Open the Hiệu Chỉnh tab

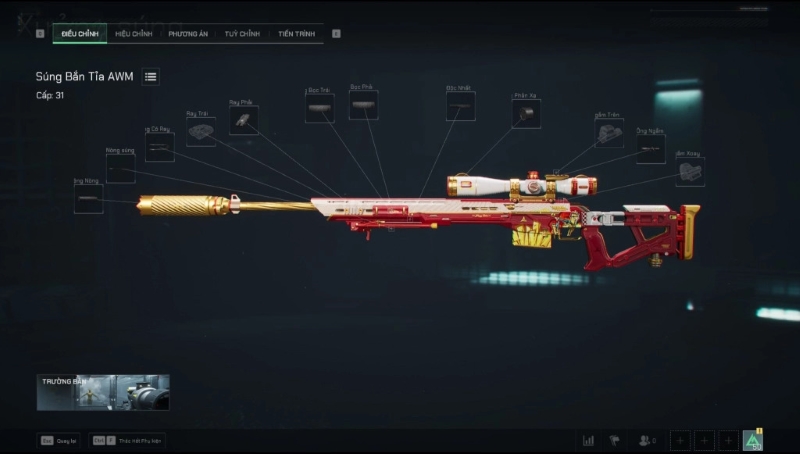pyautogui.click(x=133, y=34)
